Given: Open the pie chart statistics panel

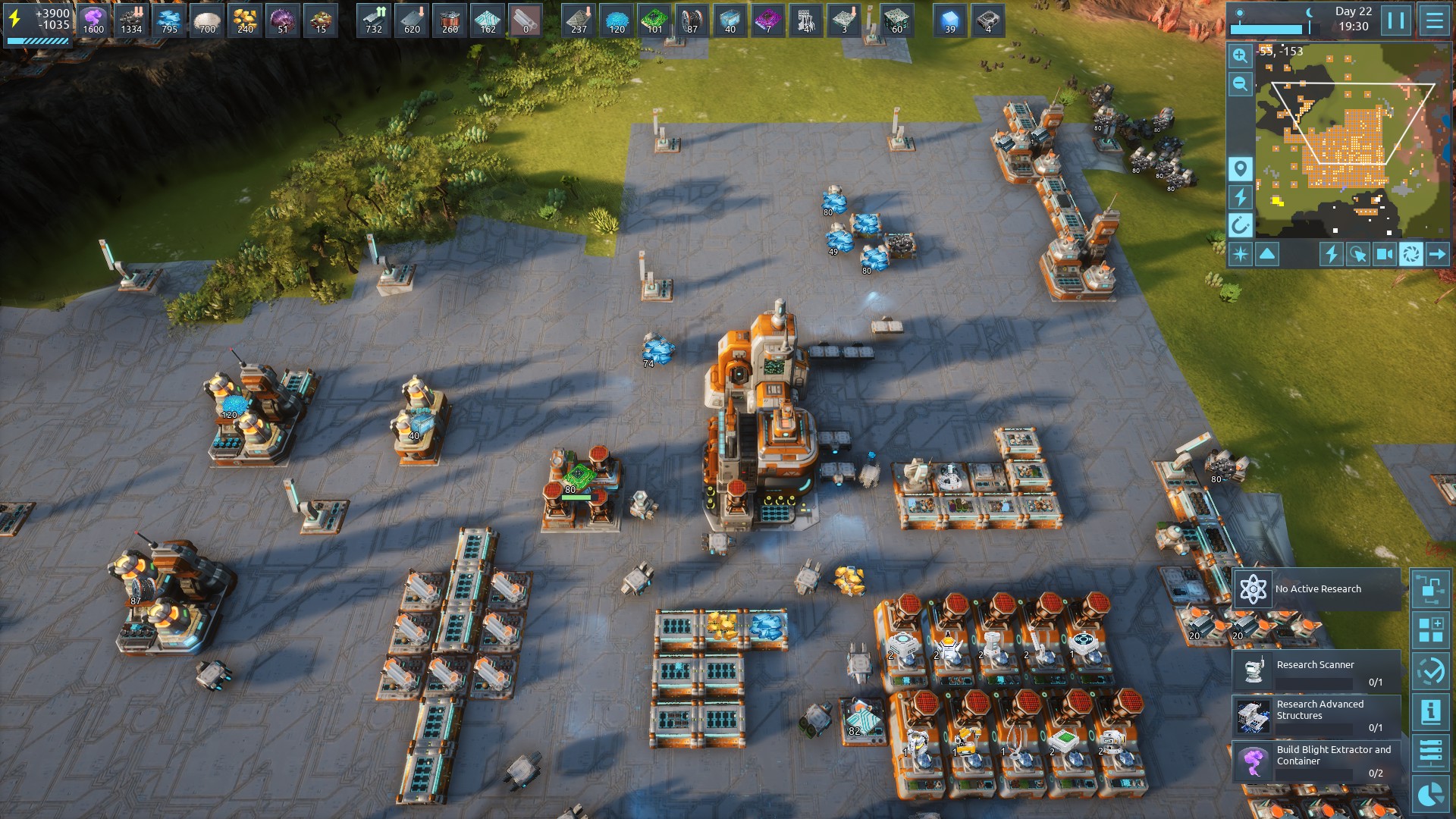Looking at the screenshot, I should point(1431,794).
